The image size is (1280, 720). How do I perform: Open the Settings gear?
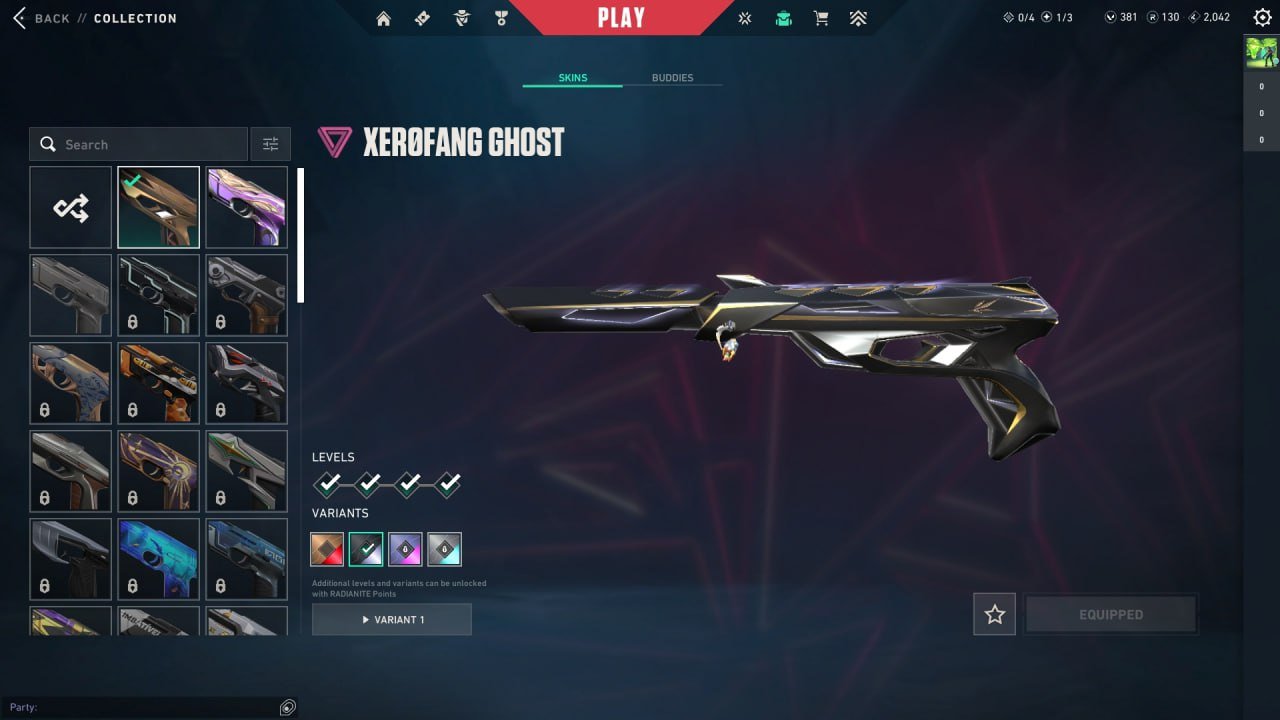[x=1262, y=17]
